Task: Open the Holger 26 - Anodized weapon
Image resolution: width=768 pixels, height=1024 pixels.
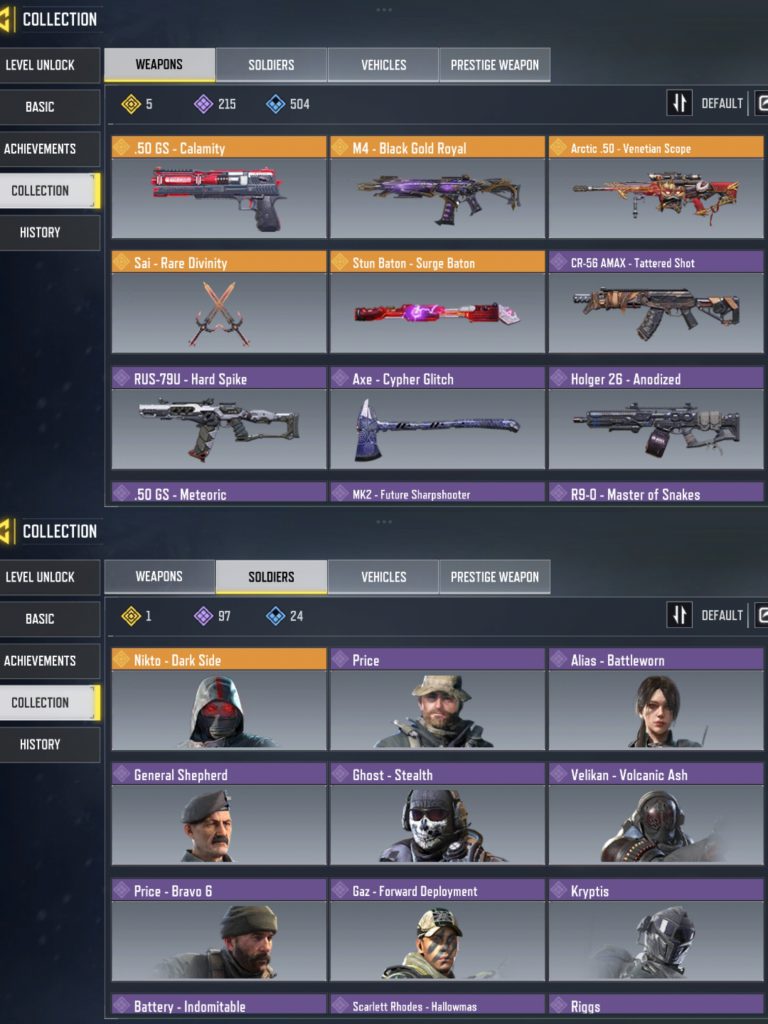Action: pos(655,418)
